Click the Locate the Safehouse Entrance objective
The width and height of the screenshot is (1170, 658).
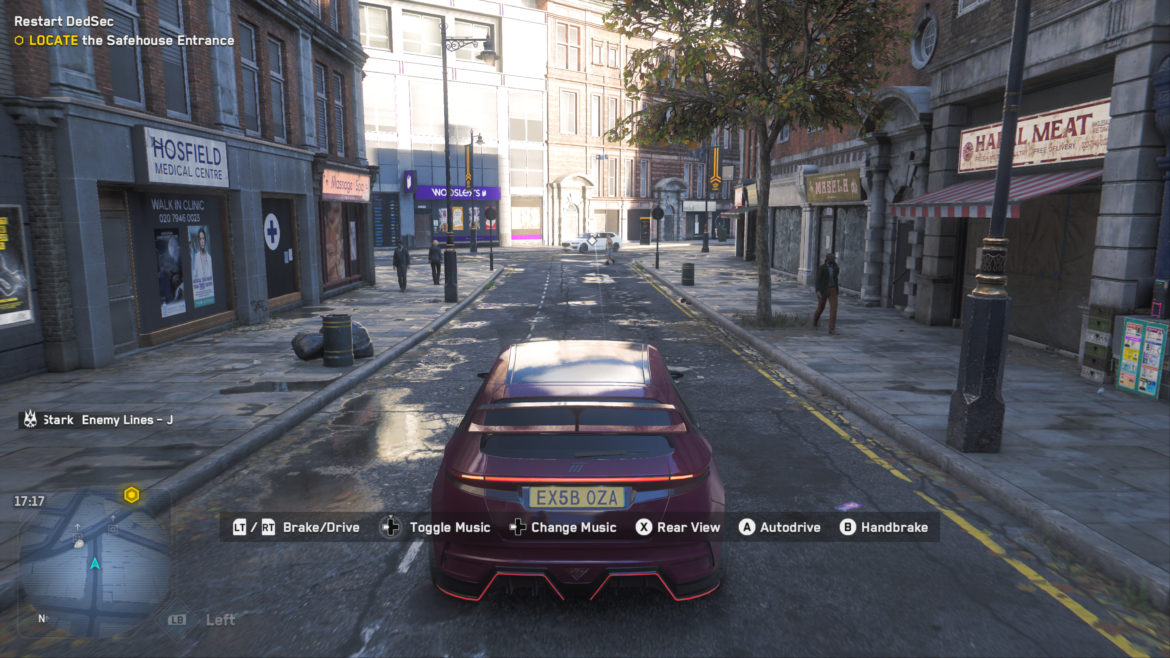[130, 41]
